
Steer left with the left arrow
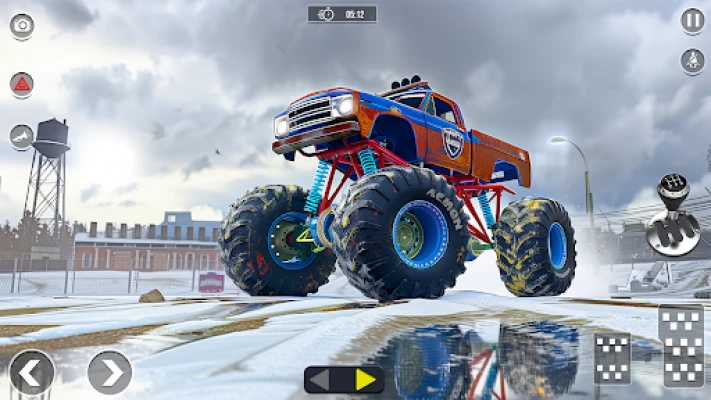[x=31, y=372]
